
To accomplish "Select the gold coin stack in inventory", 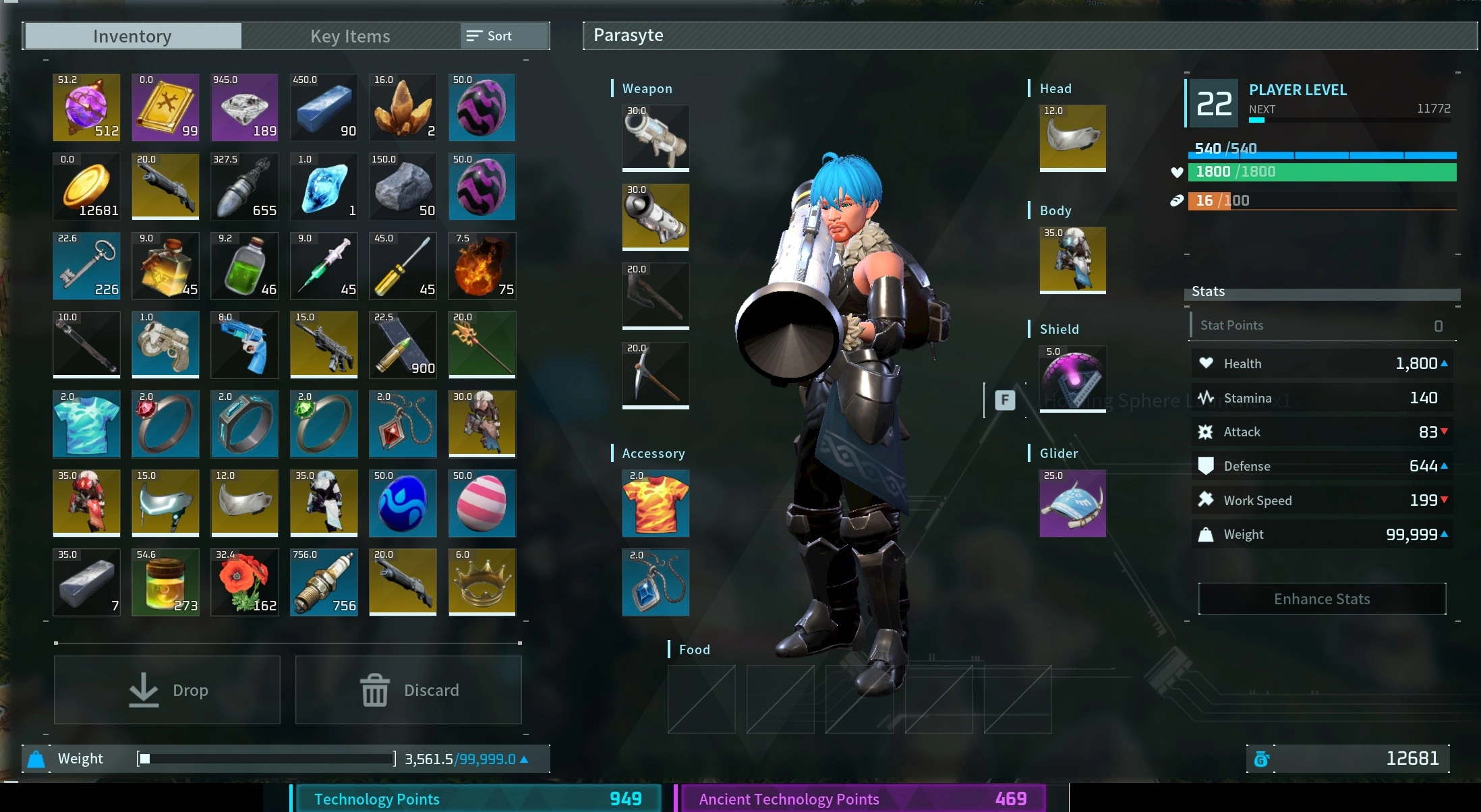I will point(86,187).
